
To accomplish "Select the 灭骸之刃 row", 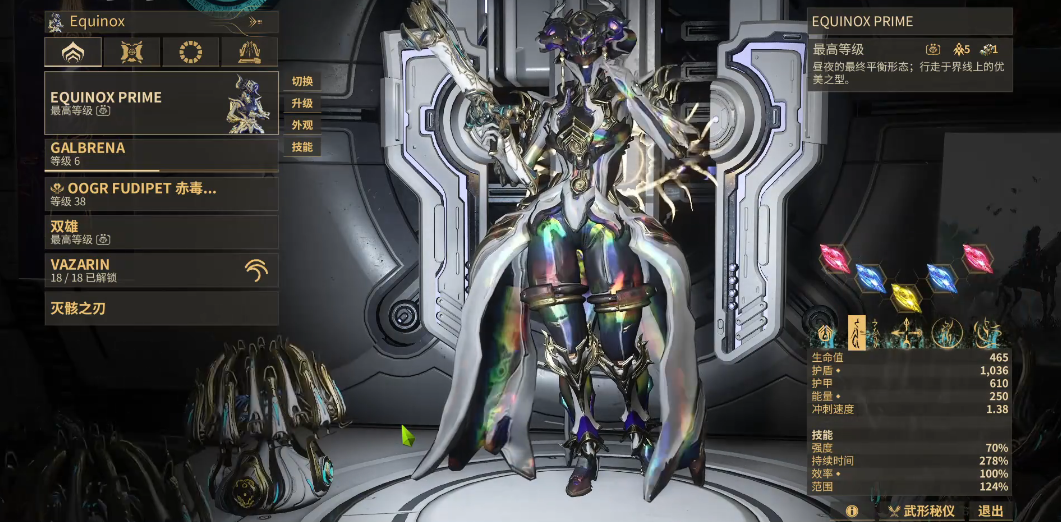I will (x=161, y=308).
